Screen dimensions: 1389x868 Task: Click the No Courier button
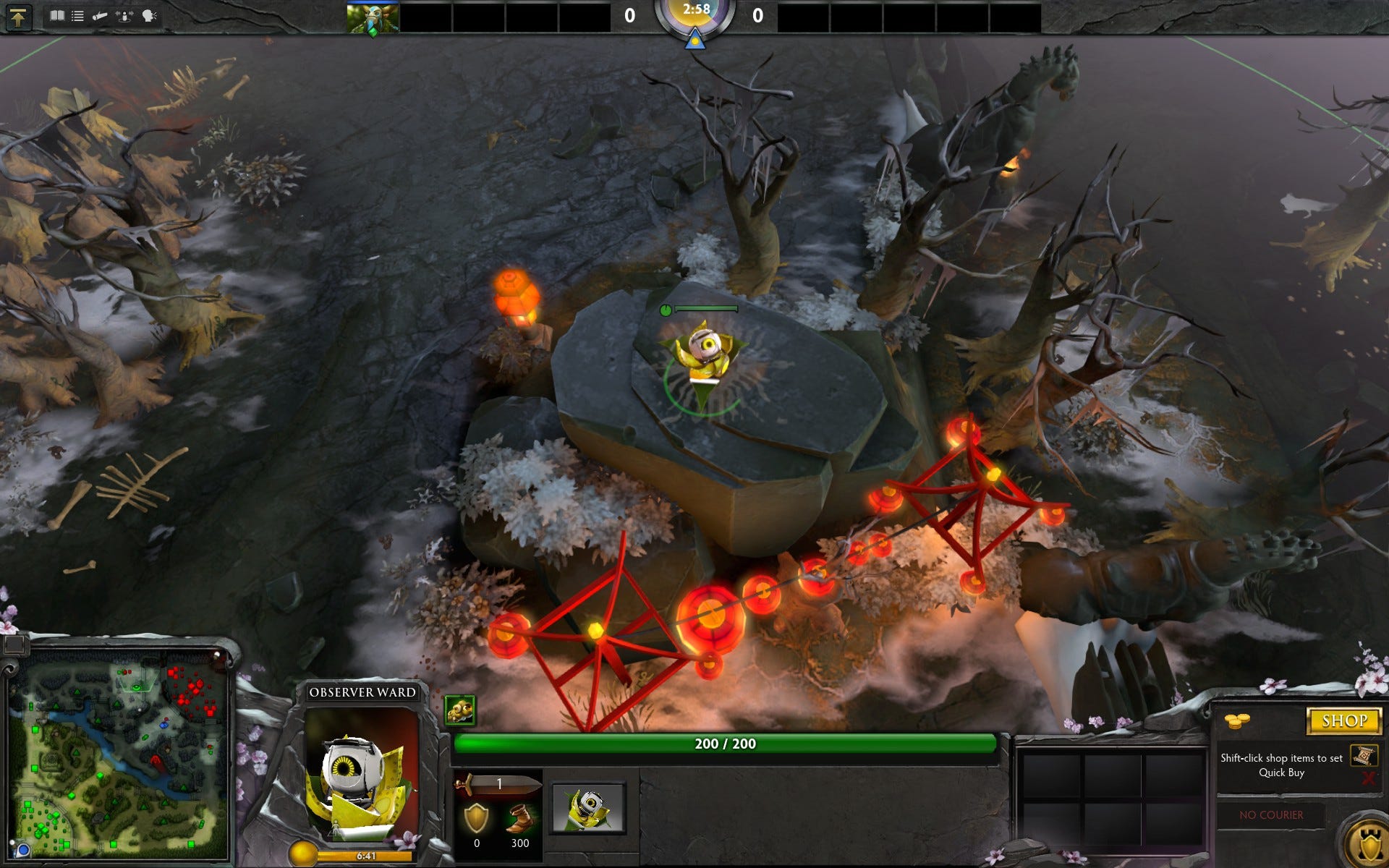[x=1271, y=814]
